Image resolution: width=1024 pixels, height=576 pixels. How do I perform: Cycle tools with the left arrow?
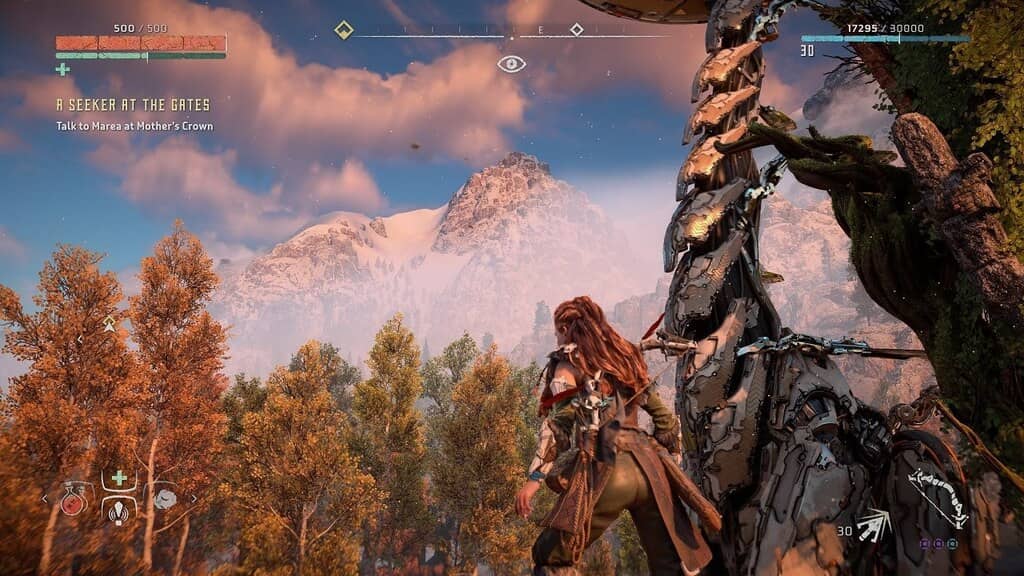point(43,498)
